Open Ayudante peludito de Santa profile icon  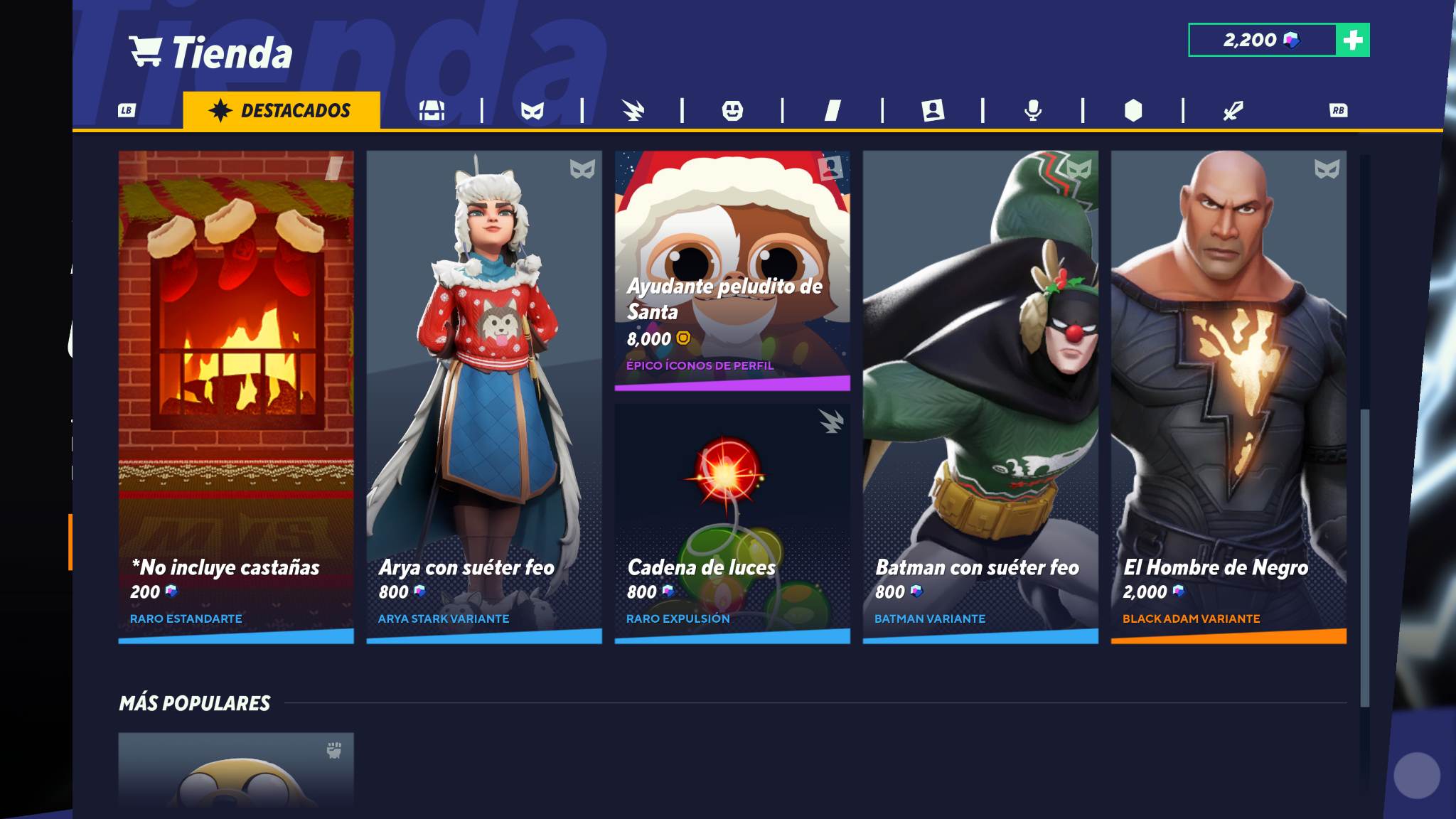(732, 270)
